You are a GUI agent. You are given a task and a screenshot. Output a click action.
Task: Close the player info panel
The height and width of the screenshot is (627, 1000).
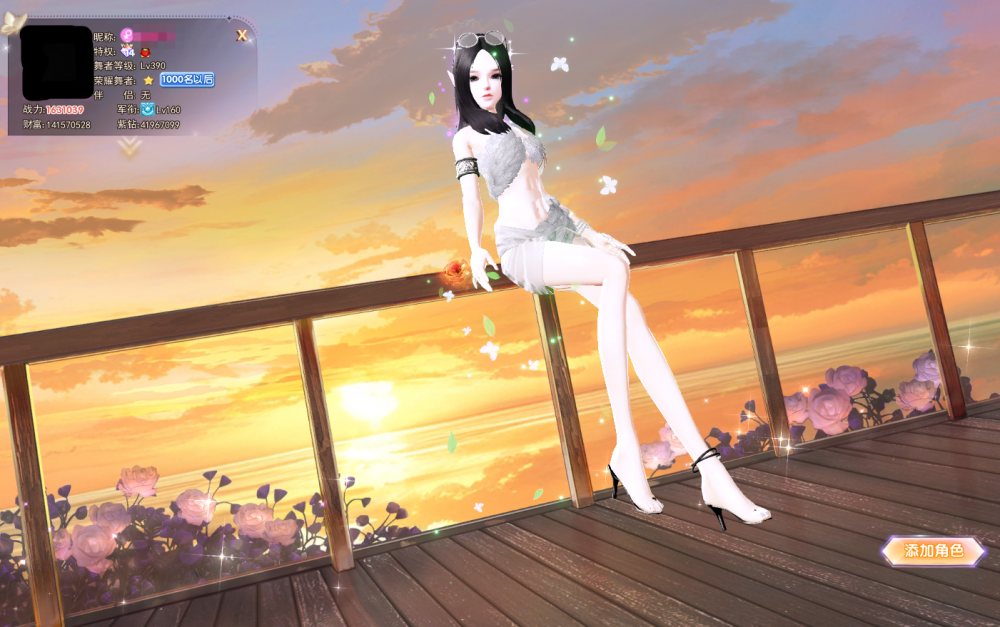(x=242, y=36)
